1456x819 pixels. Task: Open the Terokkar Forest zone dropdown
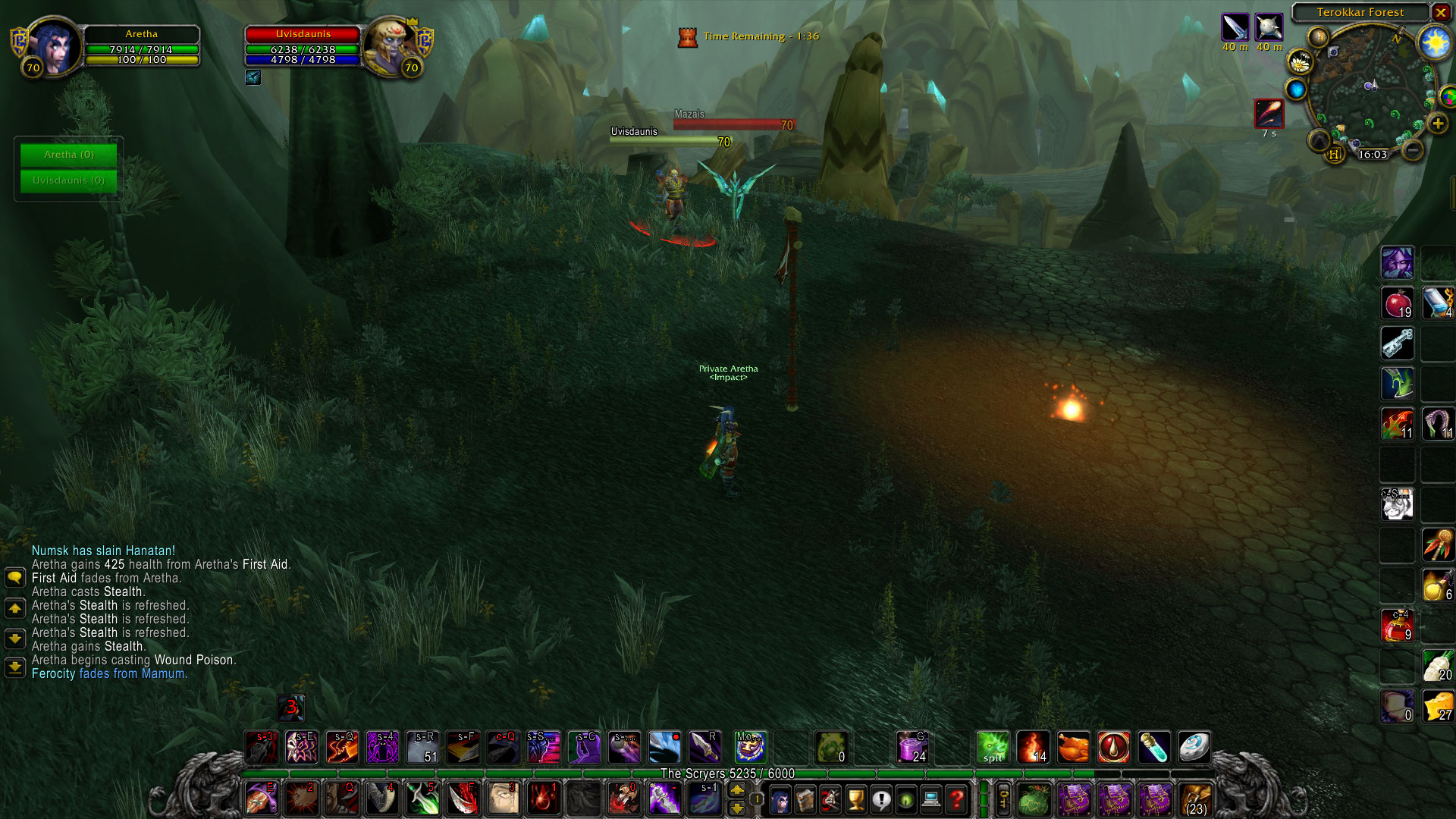coord(1360,12)
